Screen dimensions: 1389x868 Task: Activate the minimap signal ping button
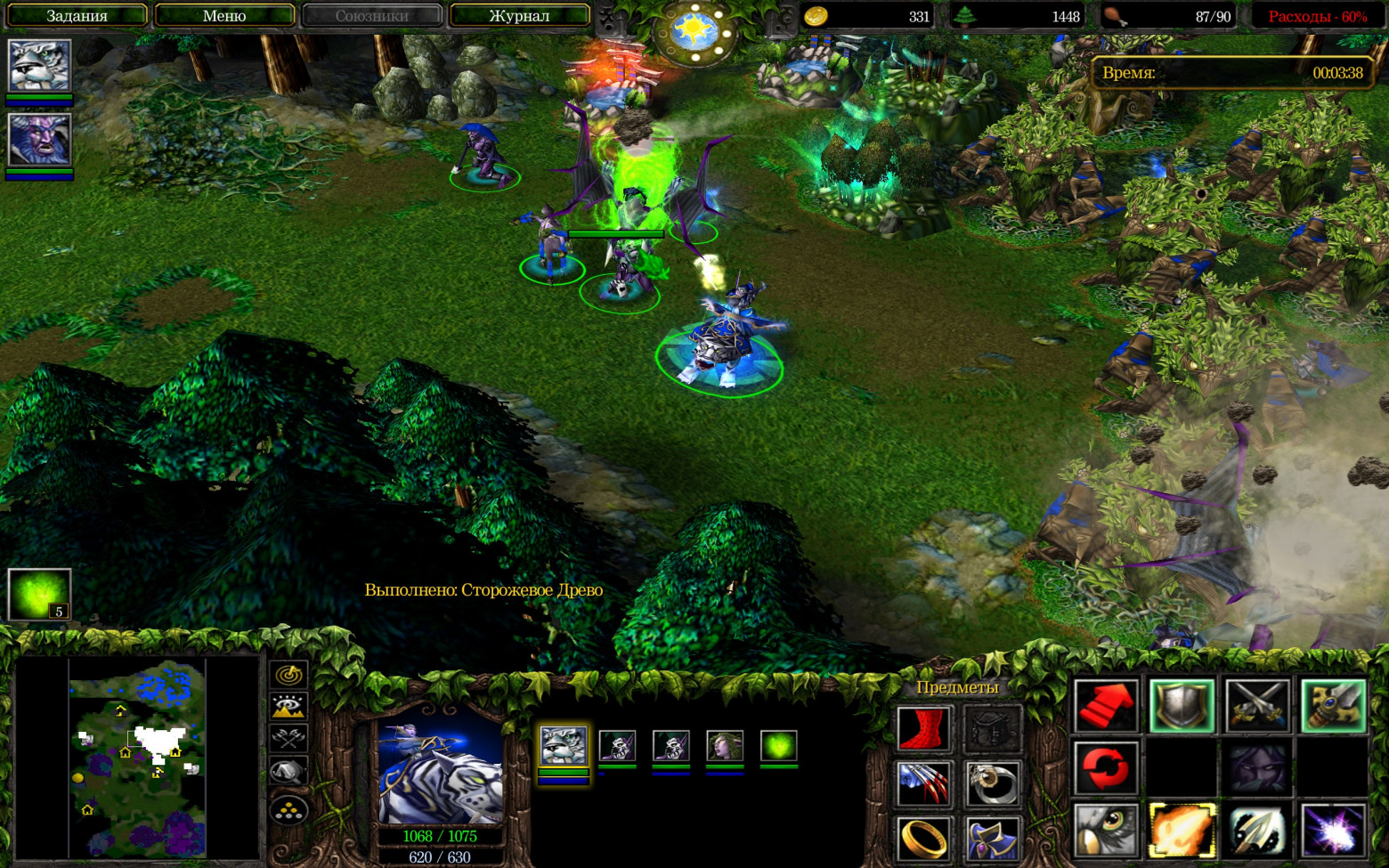click(288, 675)
